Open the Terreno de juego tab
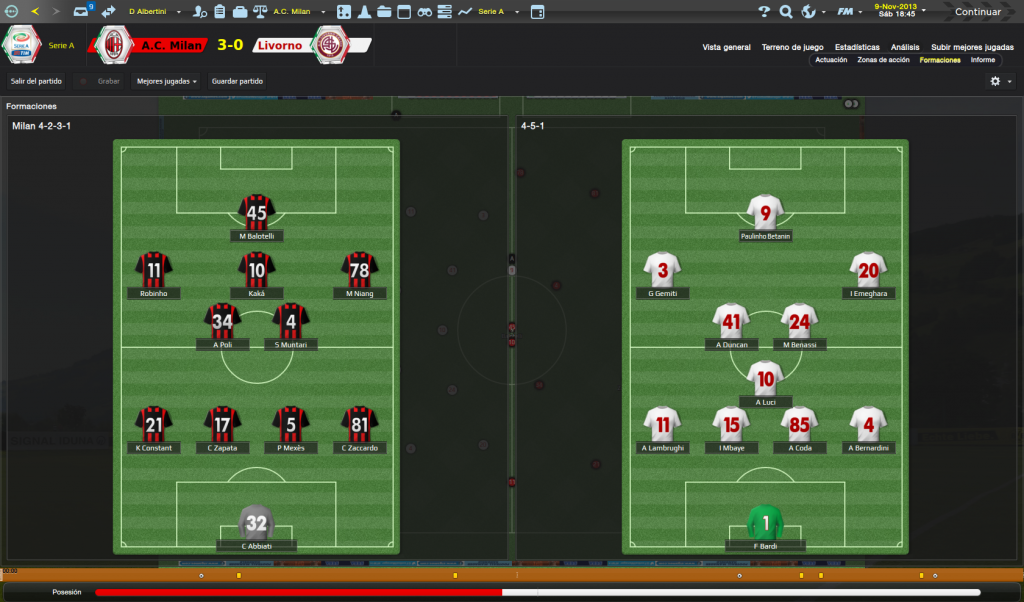The width and height of the screenshot is (1024, 602). click(x=792, y=47)
